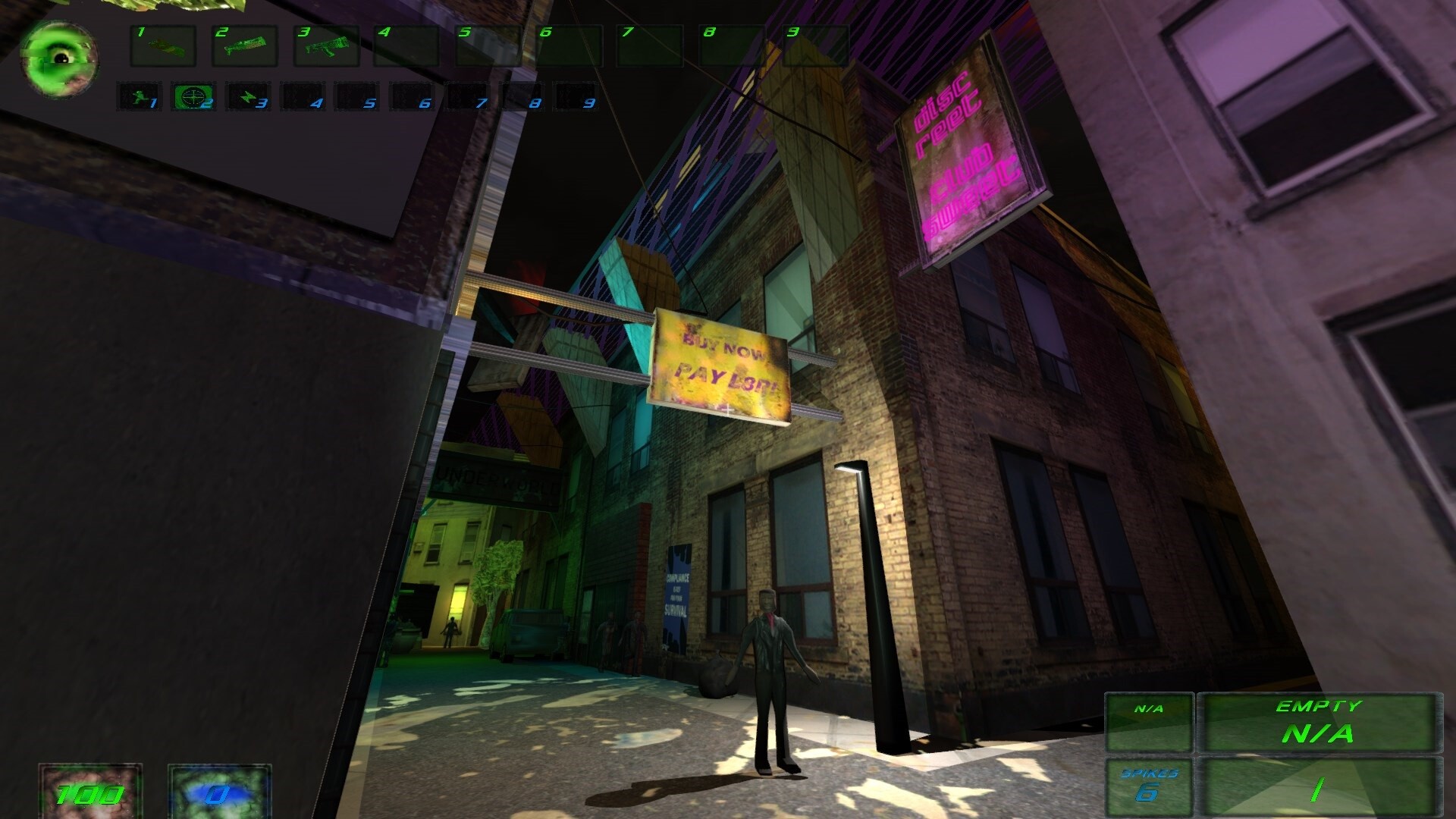Select the knife in weapon slot 1
This screenshot has height=819, width=1456.
164,45
